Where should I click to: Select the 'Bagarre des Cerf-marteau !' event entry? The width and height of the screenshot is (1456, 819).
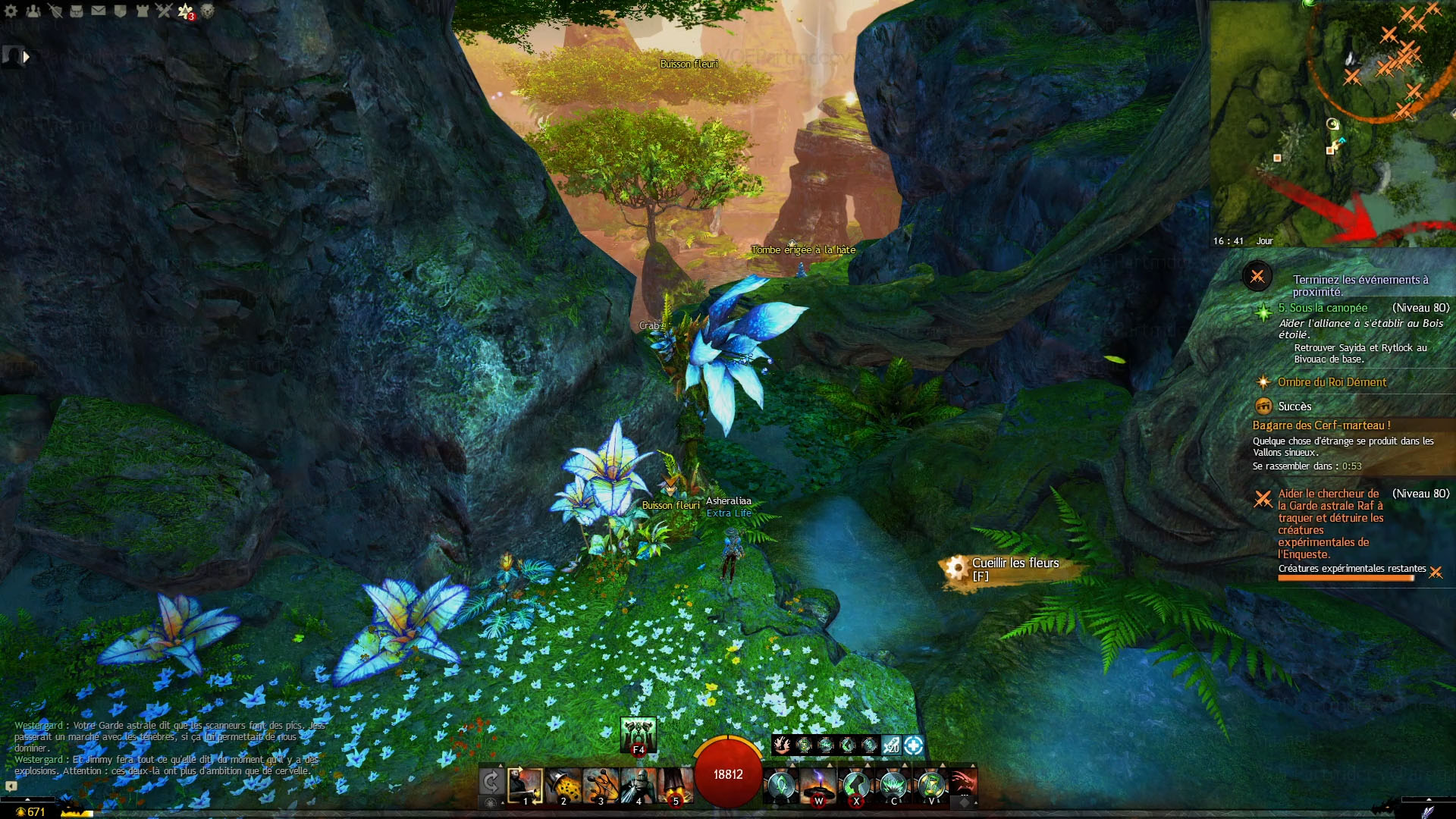tap(1321, 425)
